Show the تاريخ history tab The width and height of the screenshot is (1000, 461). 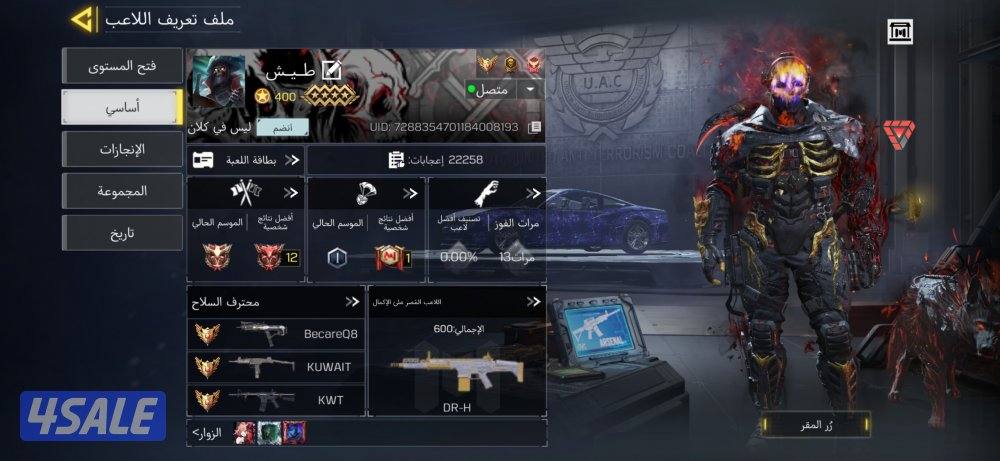(x=122, y=233)
